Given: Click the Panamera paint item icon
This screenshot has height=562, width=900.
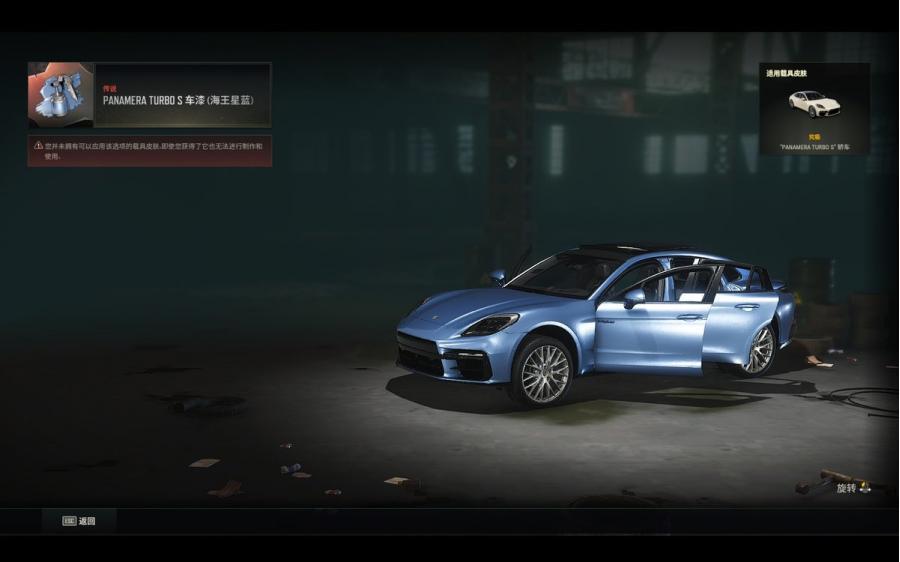Looking at the screenshot, I should (x=61, y=95).
